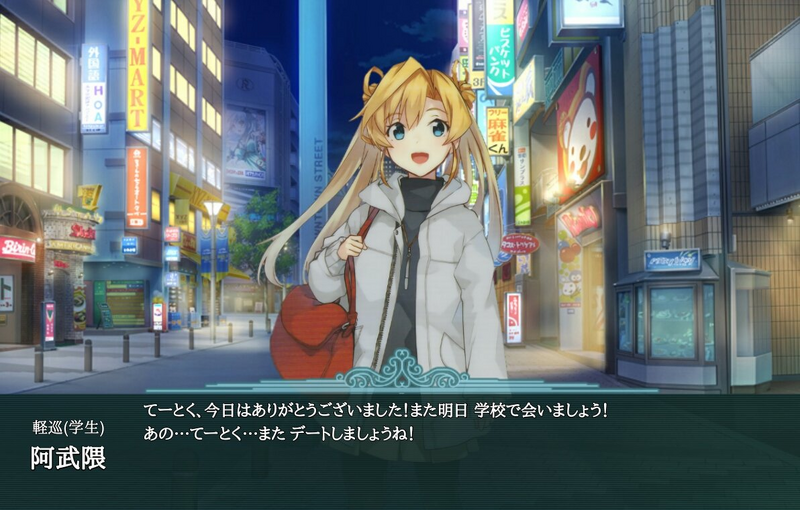Advance the dialogue by clicking the text box

[x=400, y=450]
